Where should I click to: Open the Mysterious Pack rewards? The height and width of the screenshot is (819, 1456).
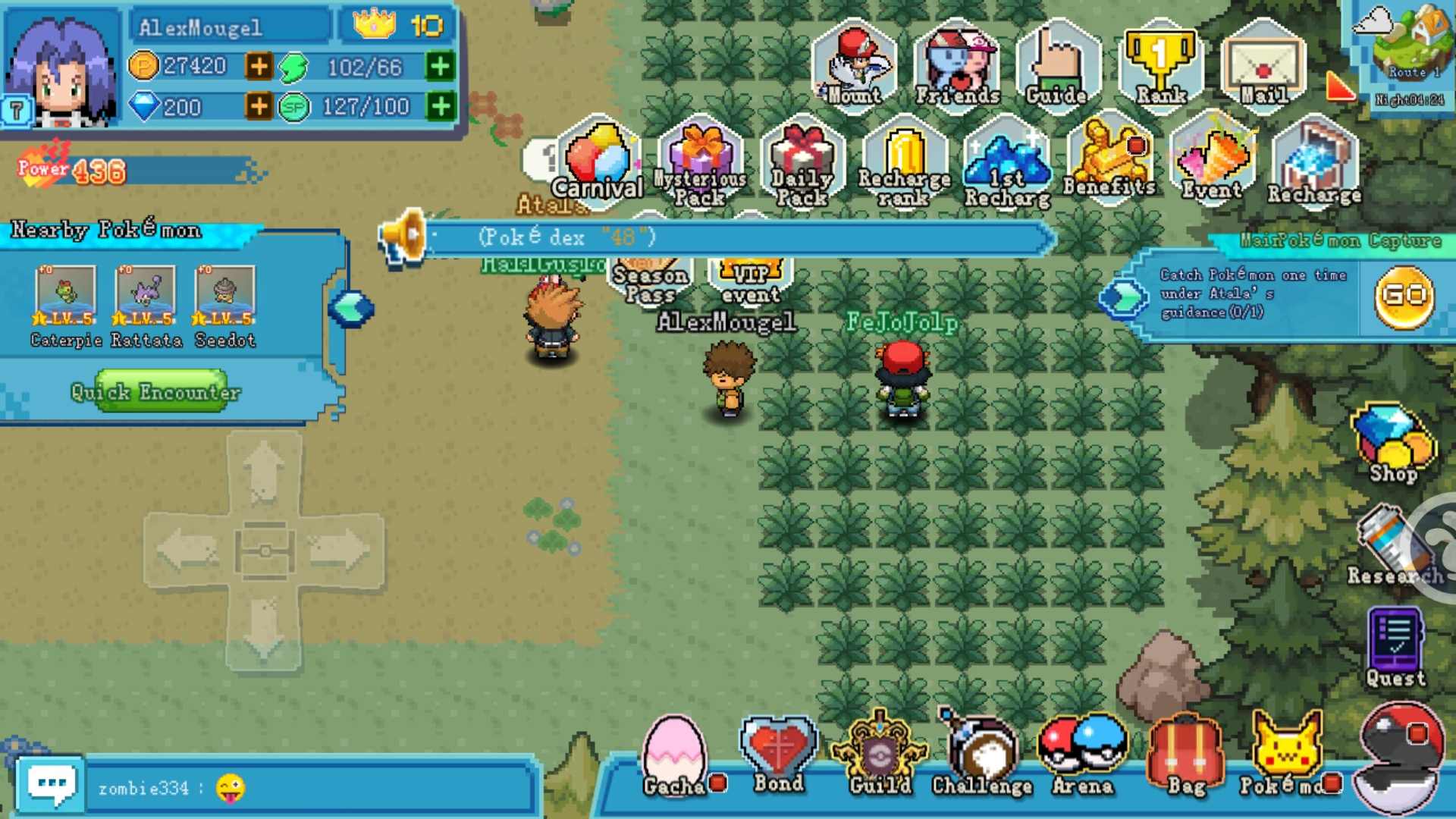699,159
